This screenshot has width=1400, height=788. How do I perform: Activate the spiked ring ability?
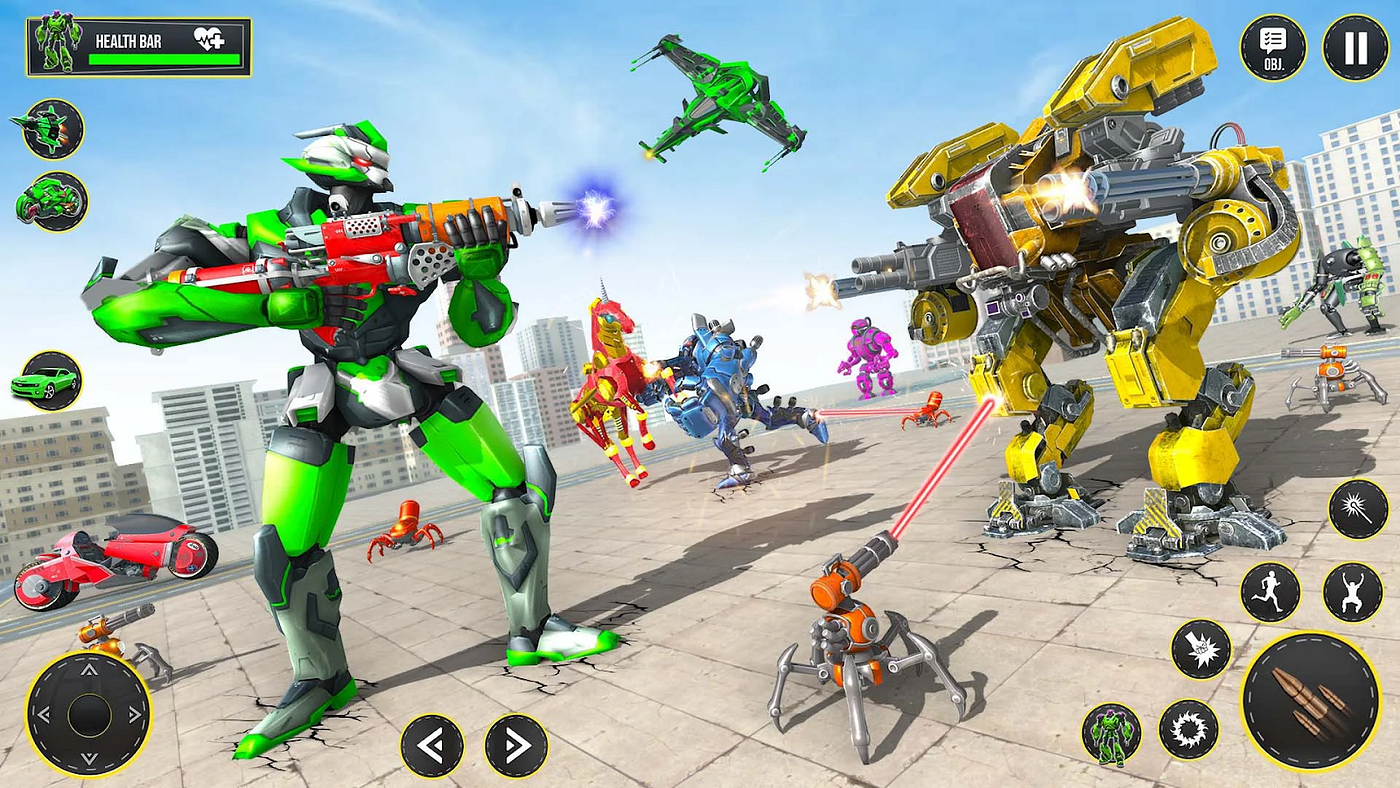(x=1189, y=729)
